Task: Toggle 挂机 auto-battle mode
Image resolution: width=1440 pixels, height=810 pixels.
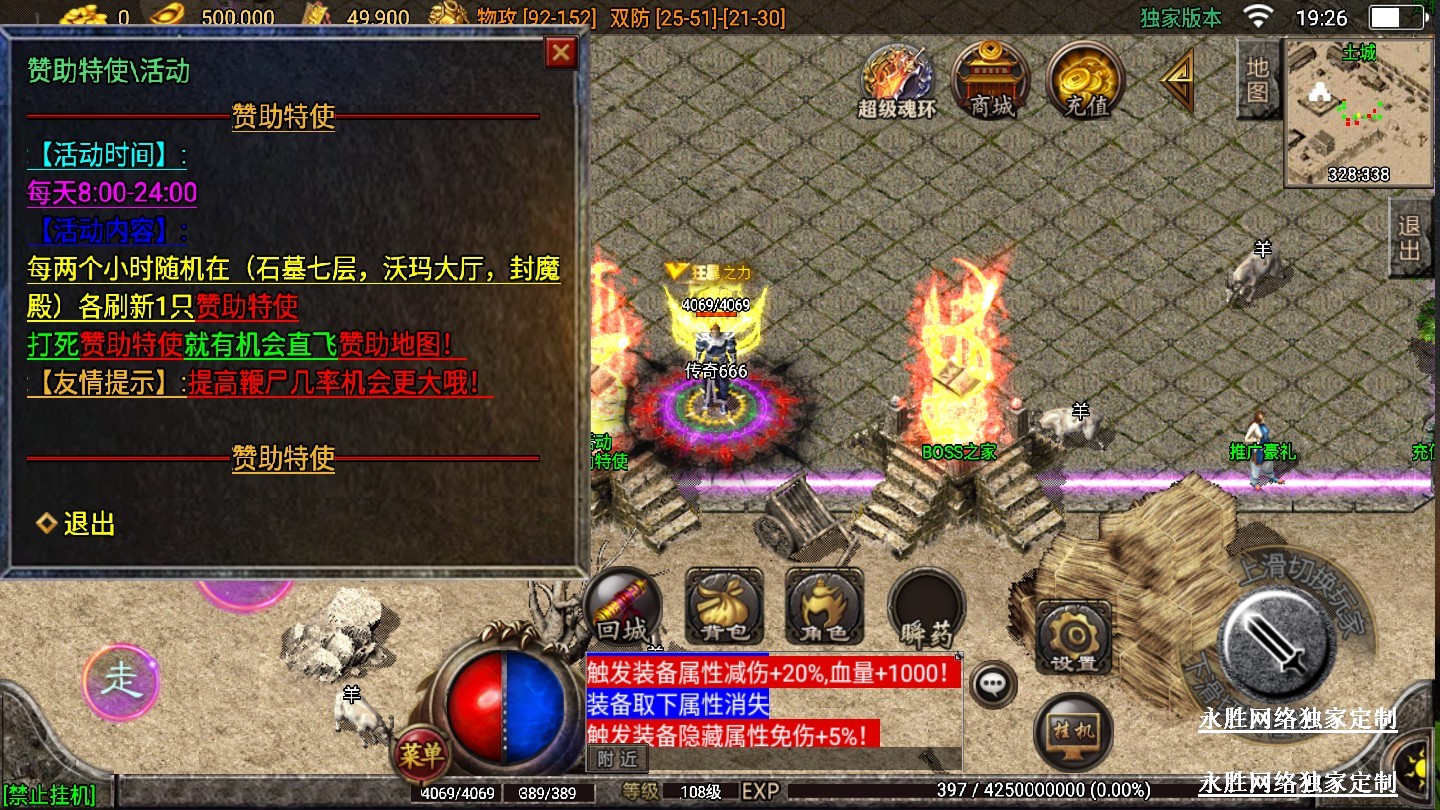Action: [x=1073, y=731]
